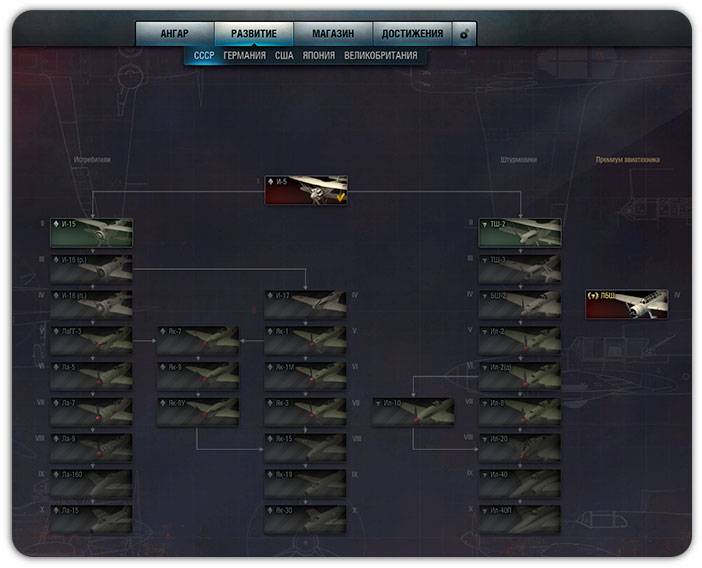This screenshot has width=702, height=568.
Task: Click the settings gear icon in top bar
Action: (x=464, y=34)
